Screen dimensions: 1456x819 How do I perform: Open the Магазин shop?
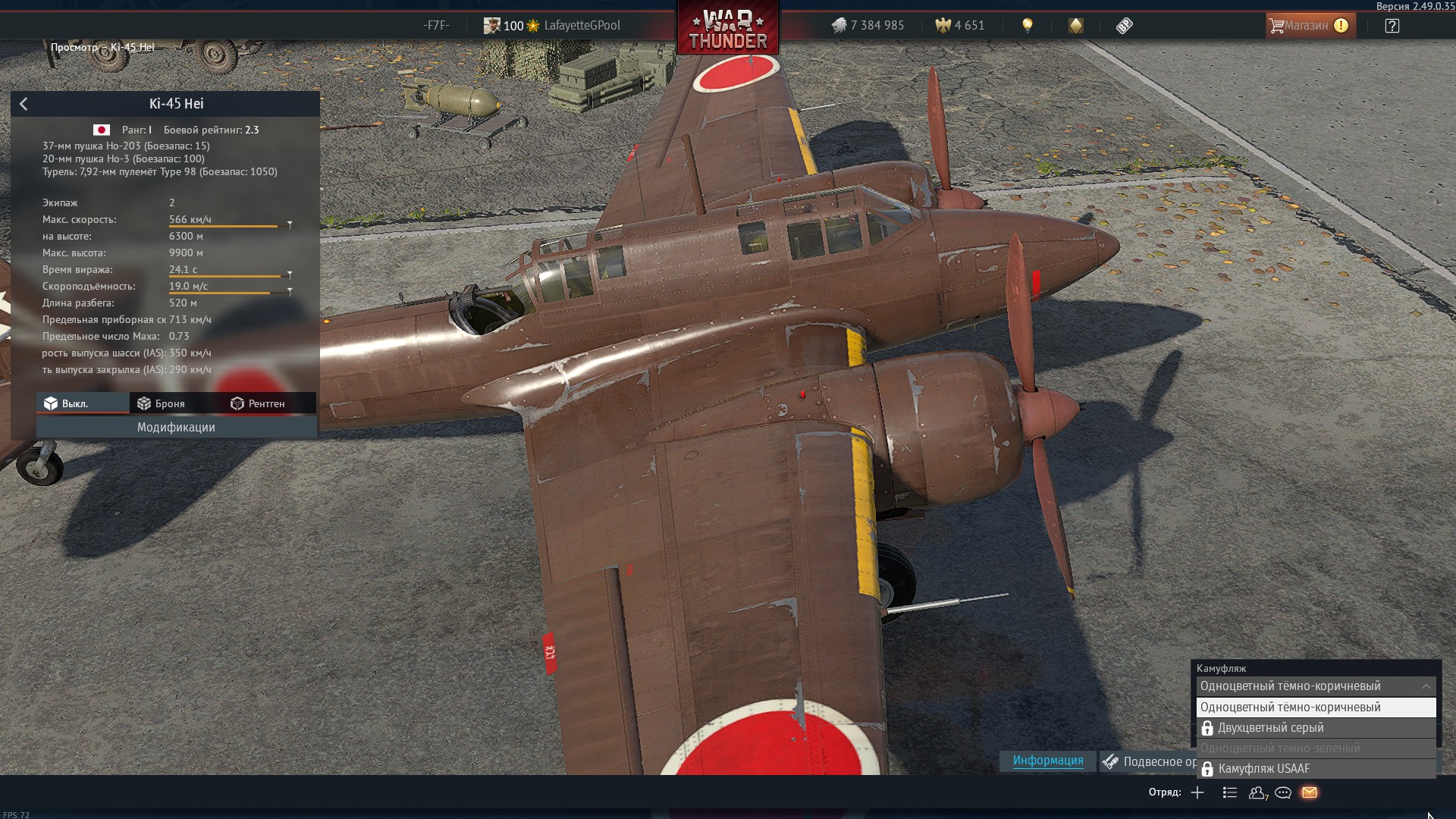coord(1310,26)
